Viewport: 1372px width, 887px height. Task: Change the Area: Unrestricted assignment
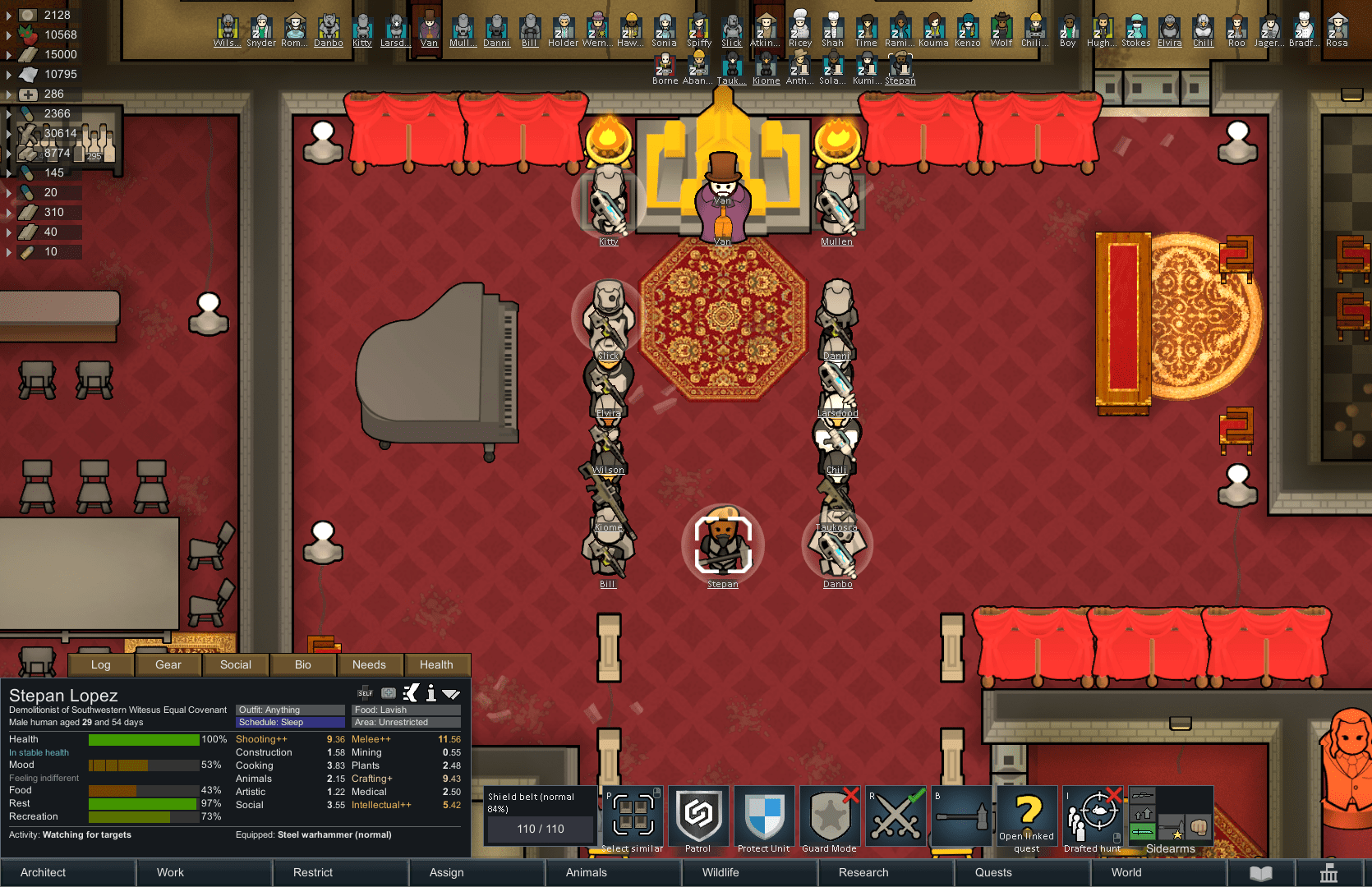click(x=405, y=722)
